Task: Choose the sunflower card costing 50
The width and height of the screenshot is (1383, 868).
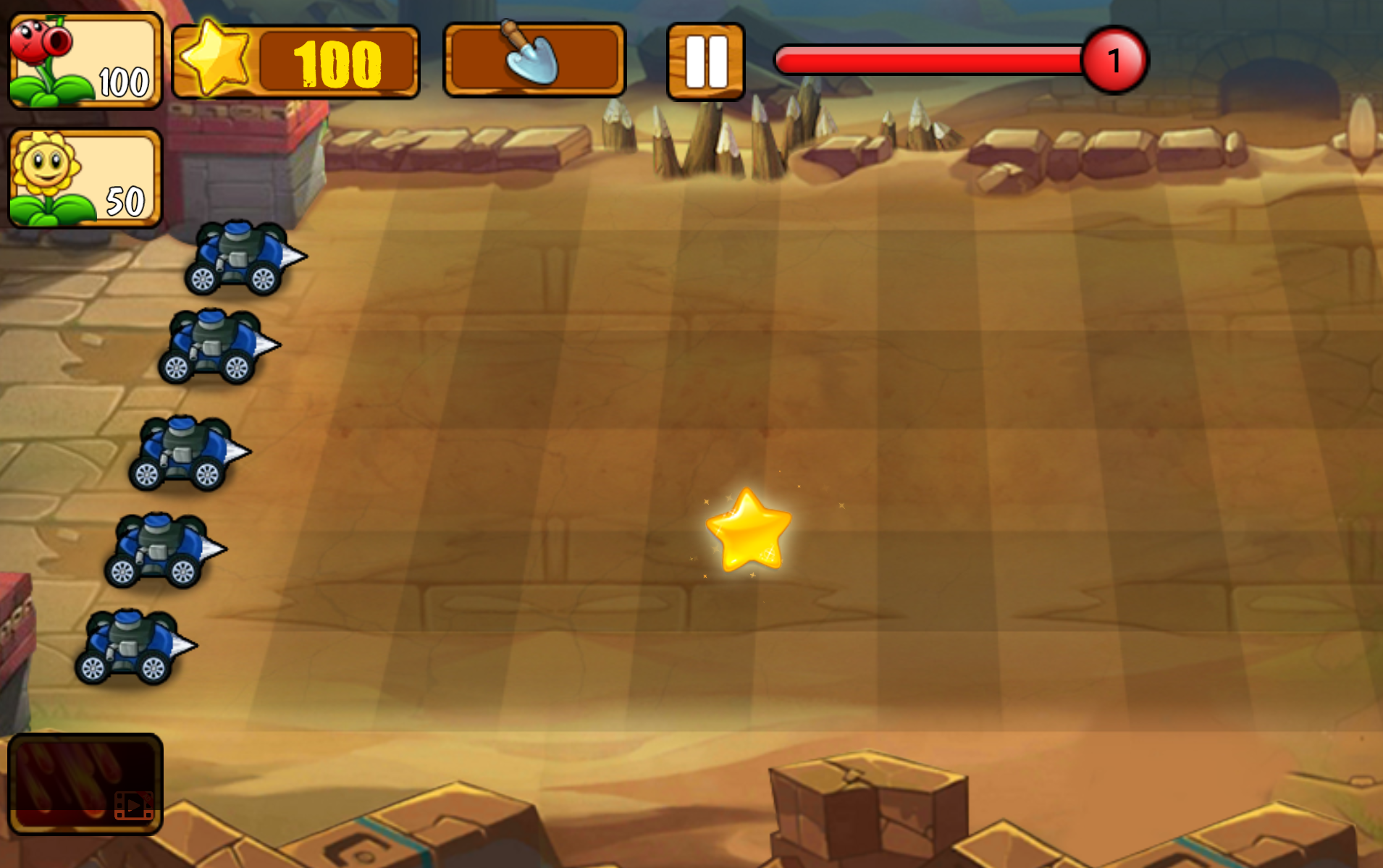Action: click(85, 178)
